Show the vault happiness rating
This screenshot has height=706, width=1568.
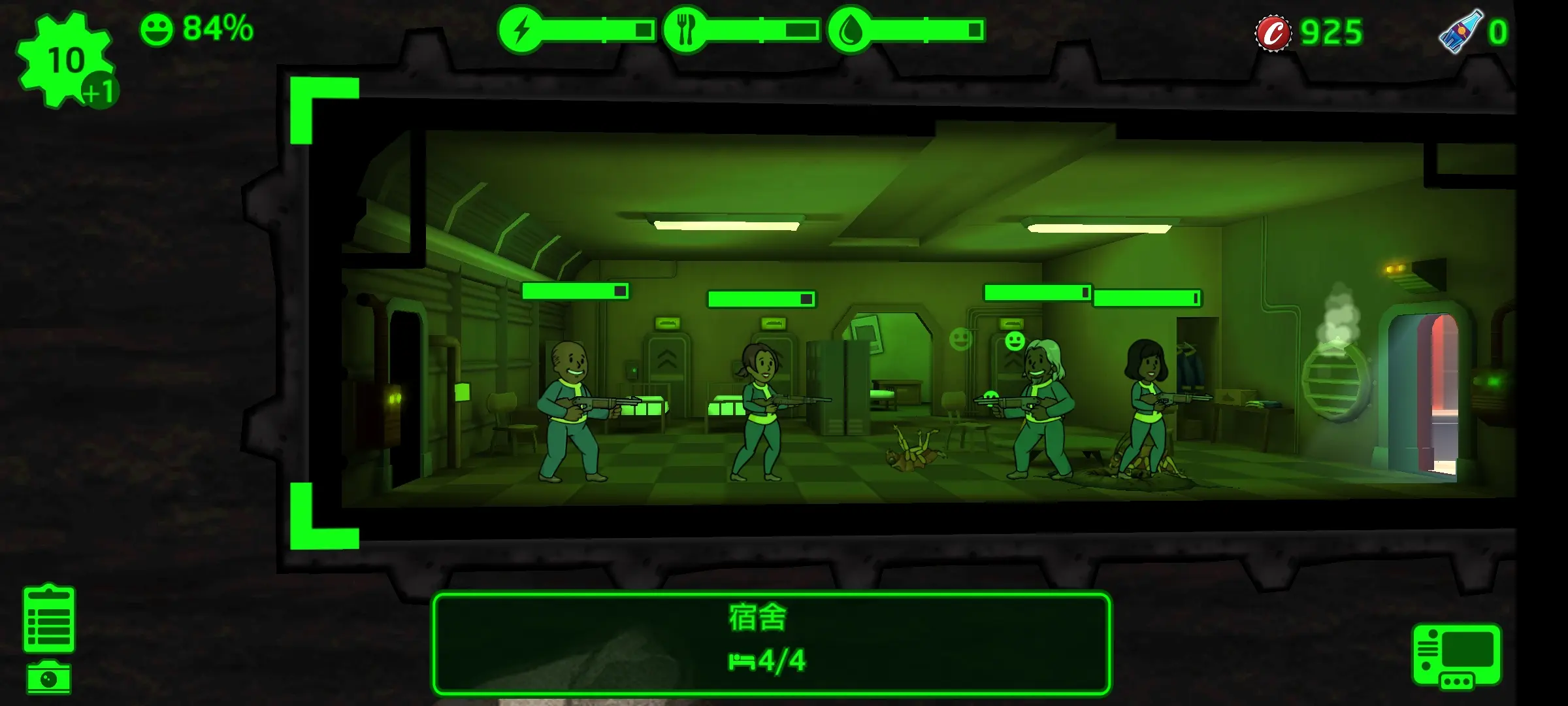click(x=197, y=29)
